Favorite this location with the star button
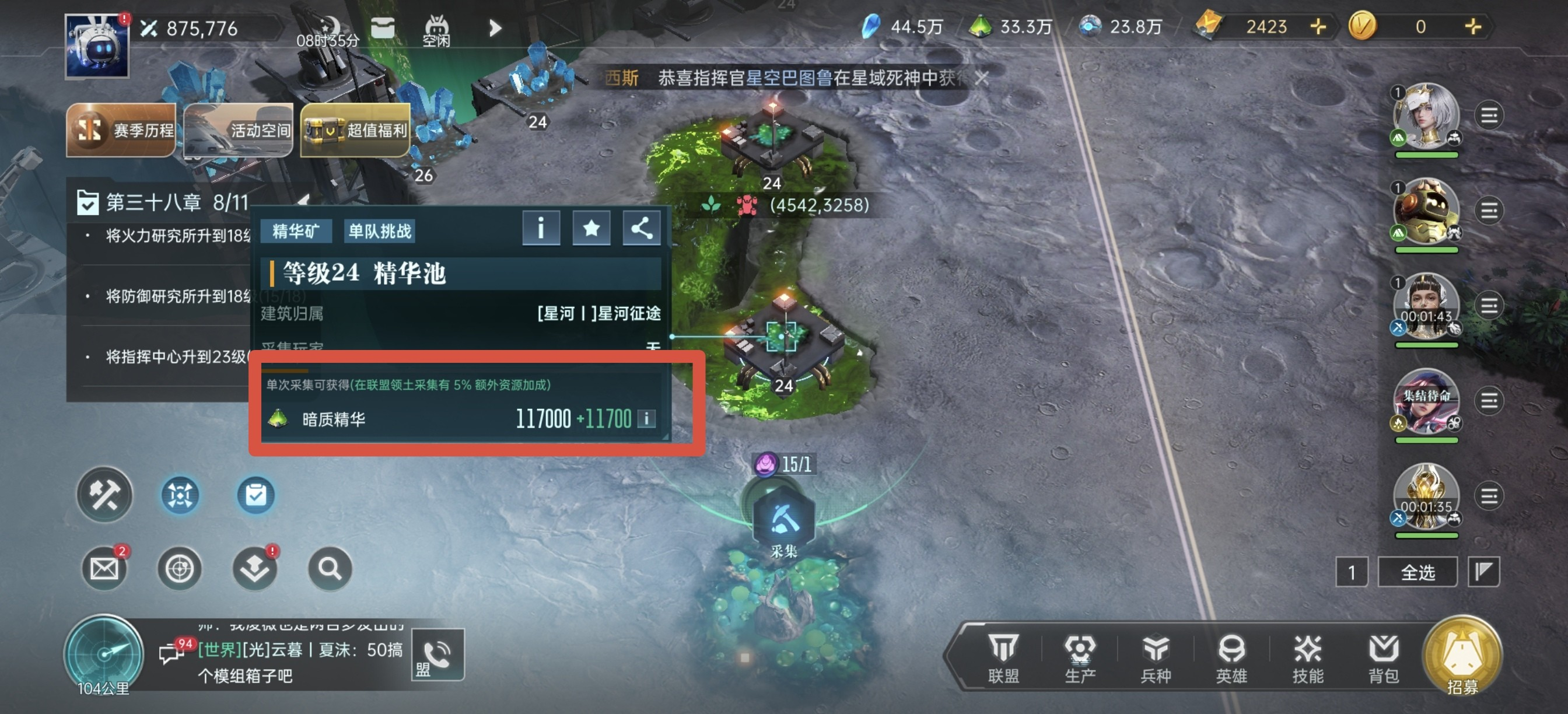The width and height of the screenshot is (1568, 714). [x=591, y=229]
